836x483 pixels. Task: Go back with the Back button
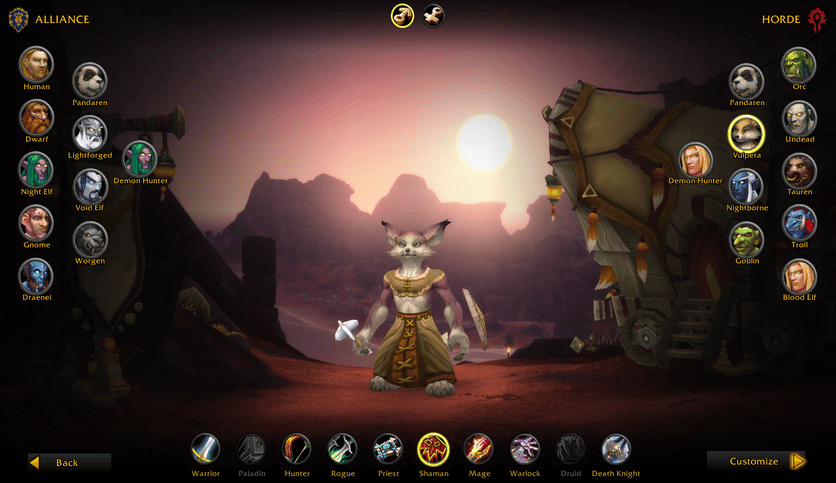coord(69,462)
